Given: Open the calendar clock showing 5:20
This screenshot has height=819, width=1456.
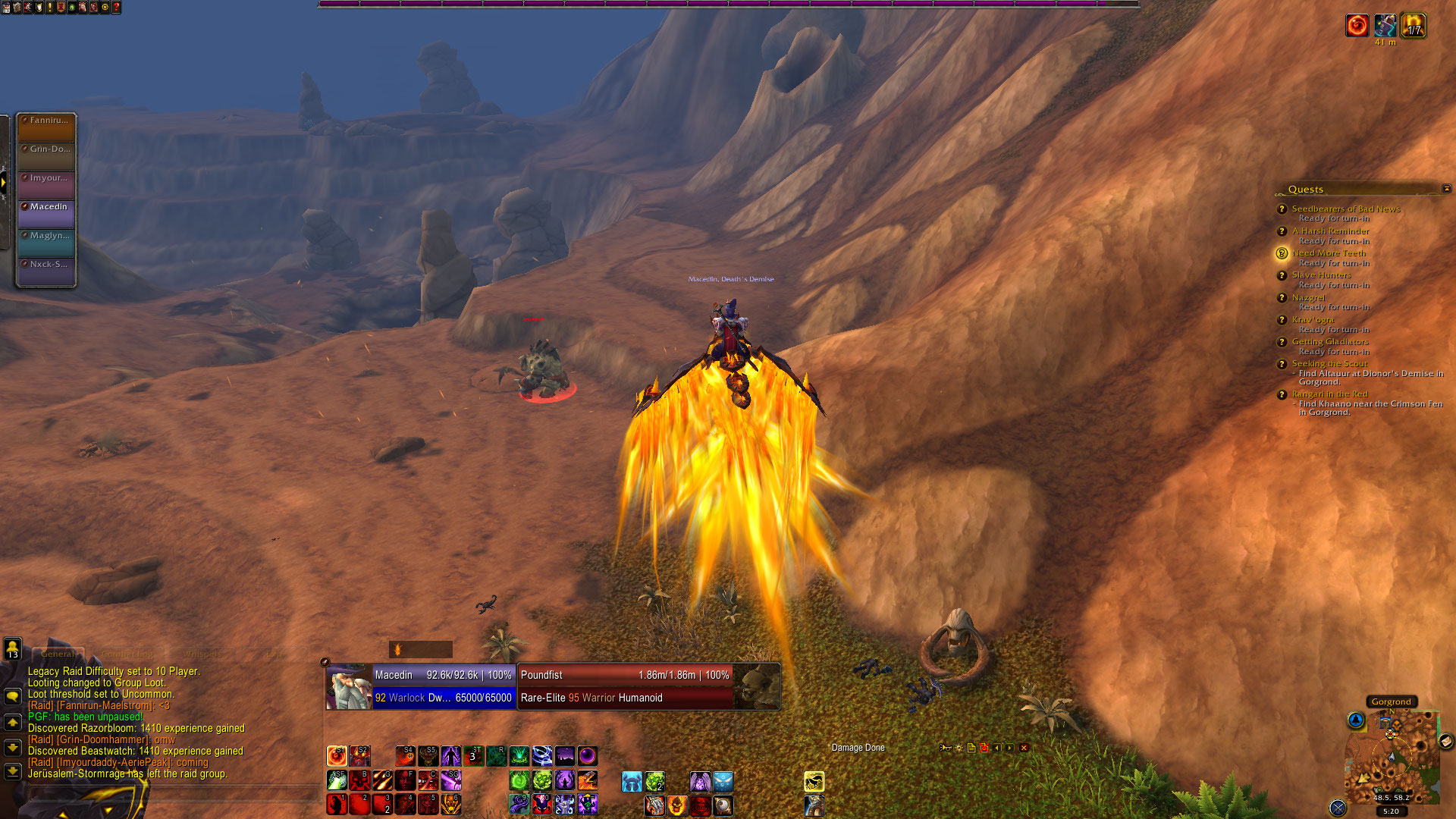Looking at the screenshot, I should click(1391, 811).
